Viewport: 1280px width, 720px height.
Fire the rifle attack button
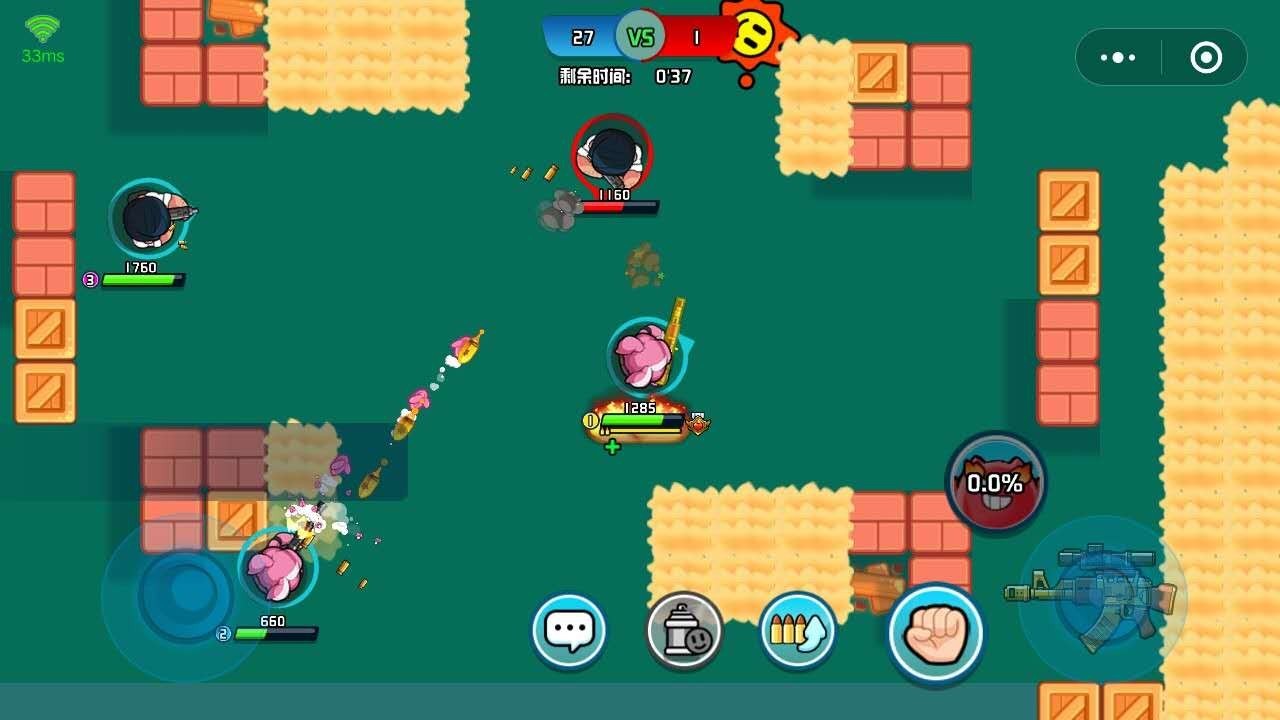1103,598
